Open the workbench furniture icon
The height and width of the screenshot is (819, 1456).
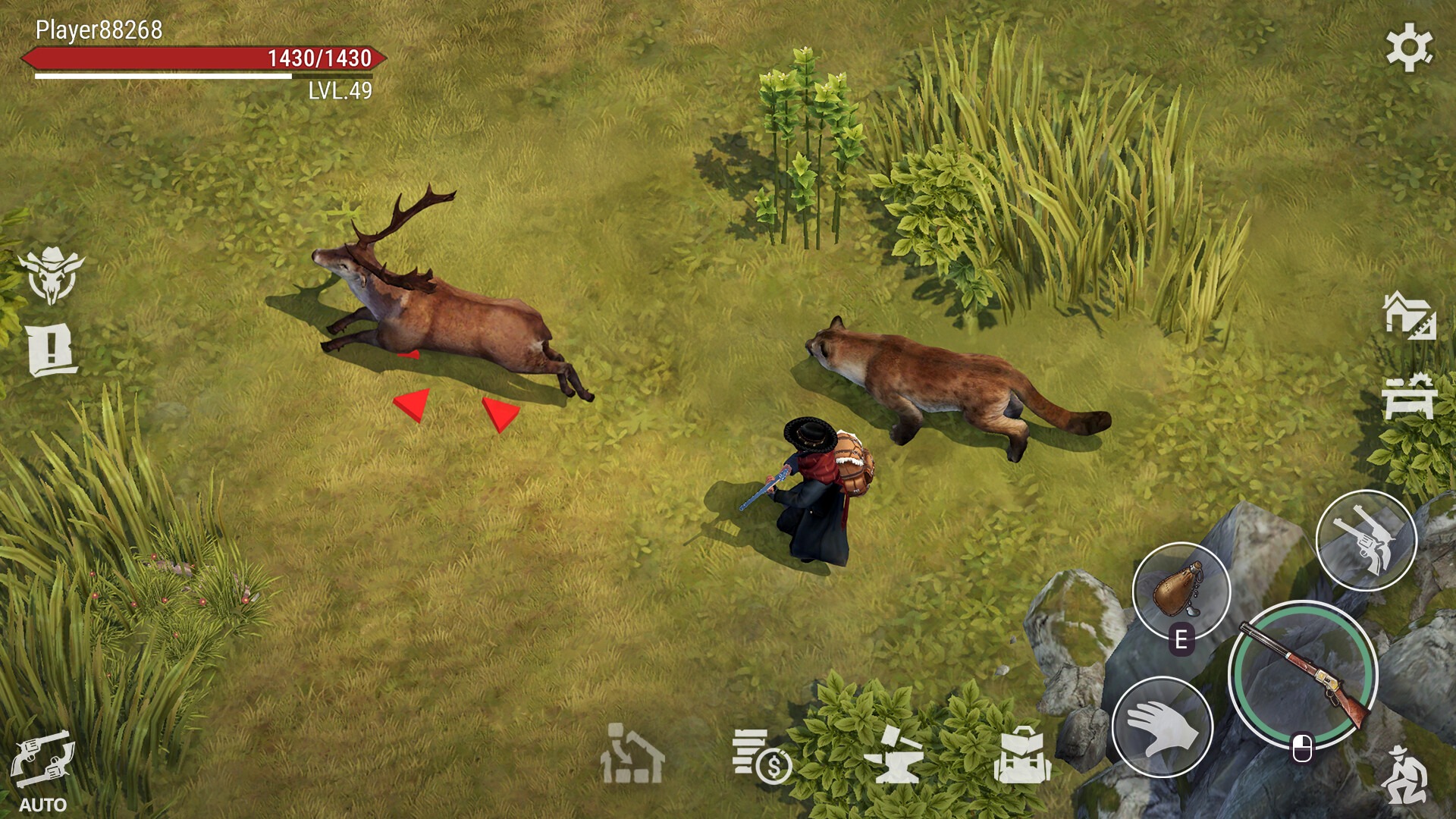[x=1408, y=397]
